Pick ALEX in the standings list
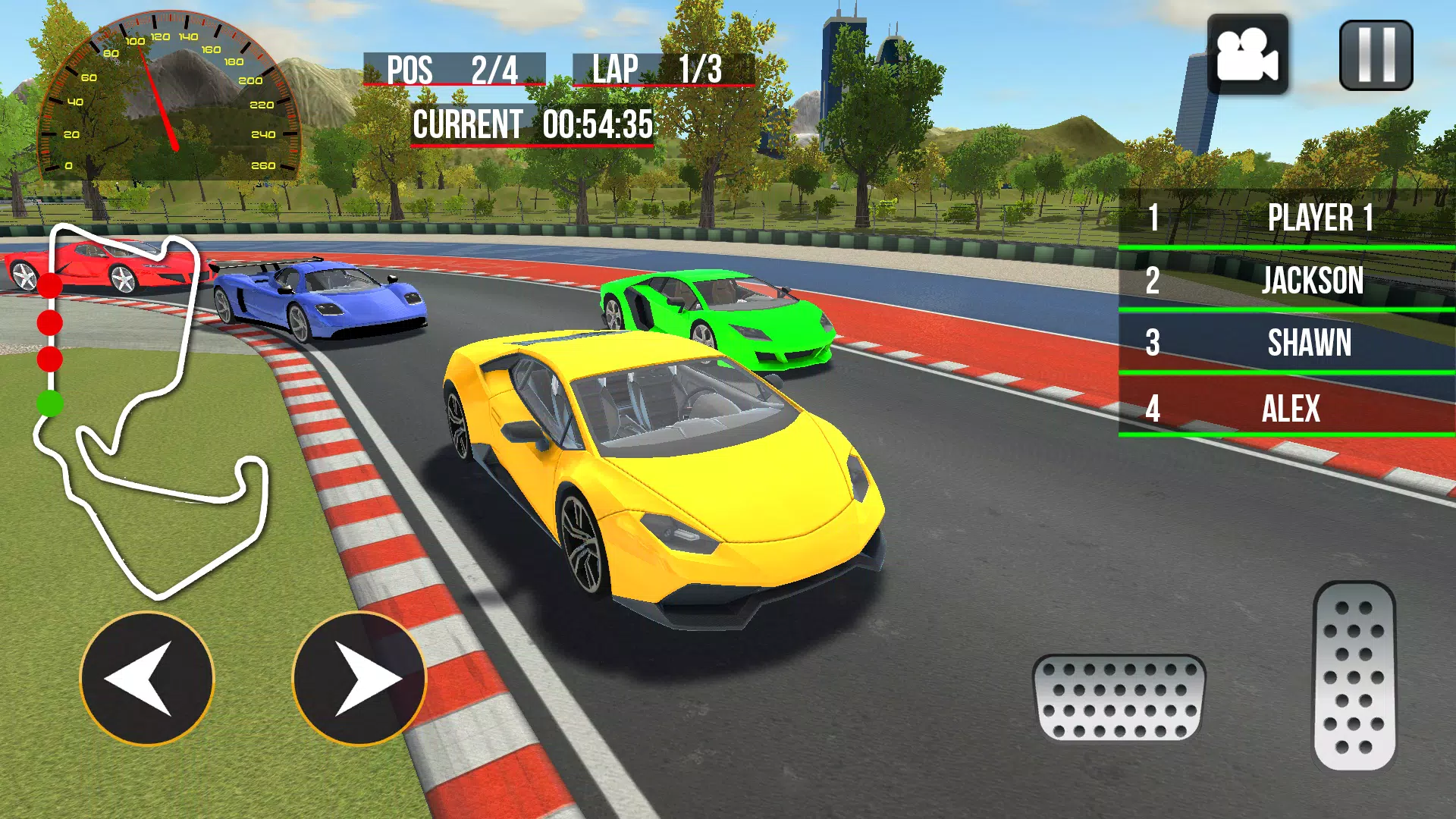Viewport: 1456px width, 819px height. (1287, 408)
